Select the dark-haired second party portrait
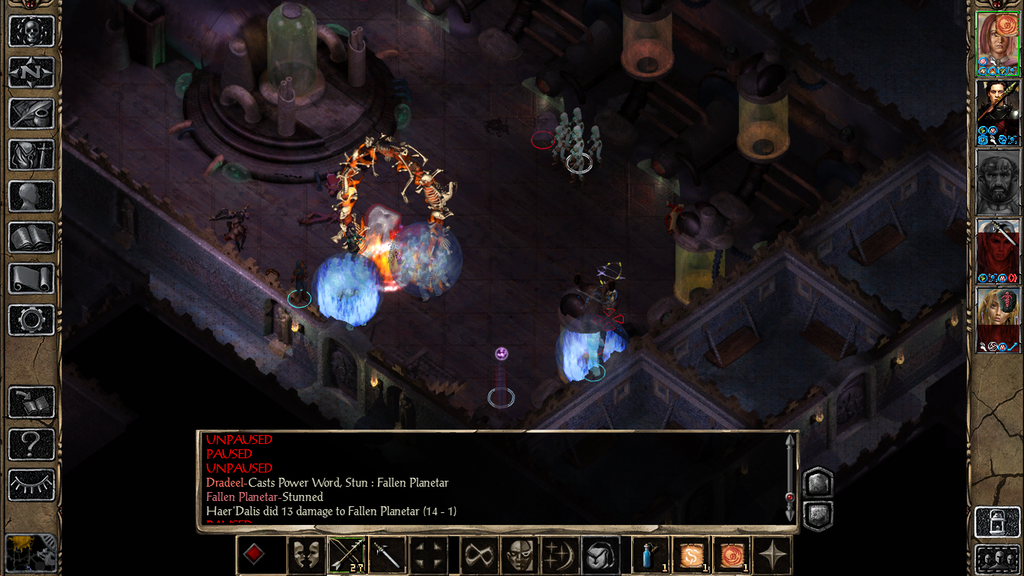Viewport: 1024px width, 576px height. [x=997, y=111]
